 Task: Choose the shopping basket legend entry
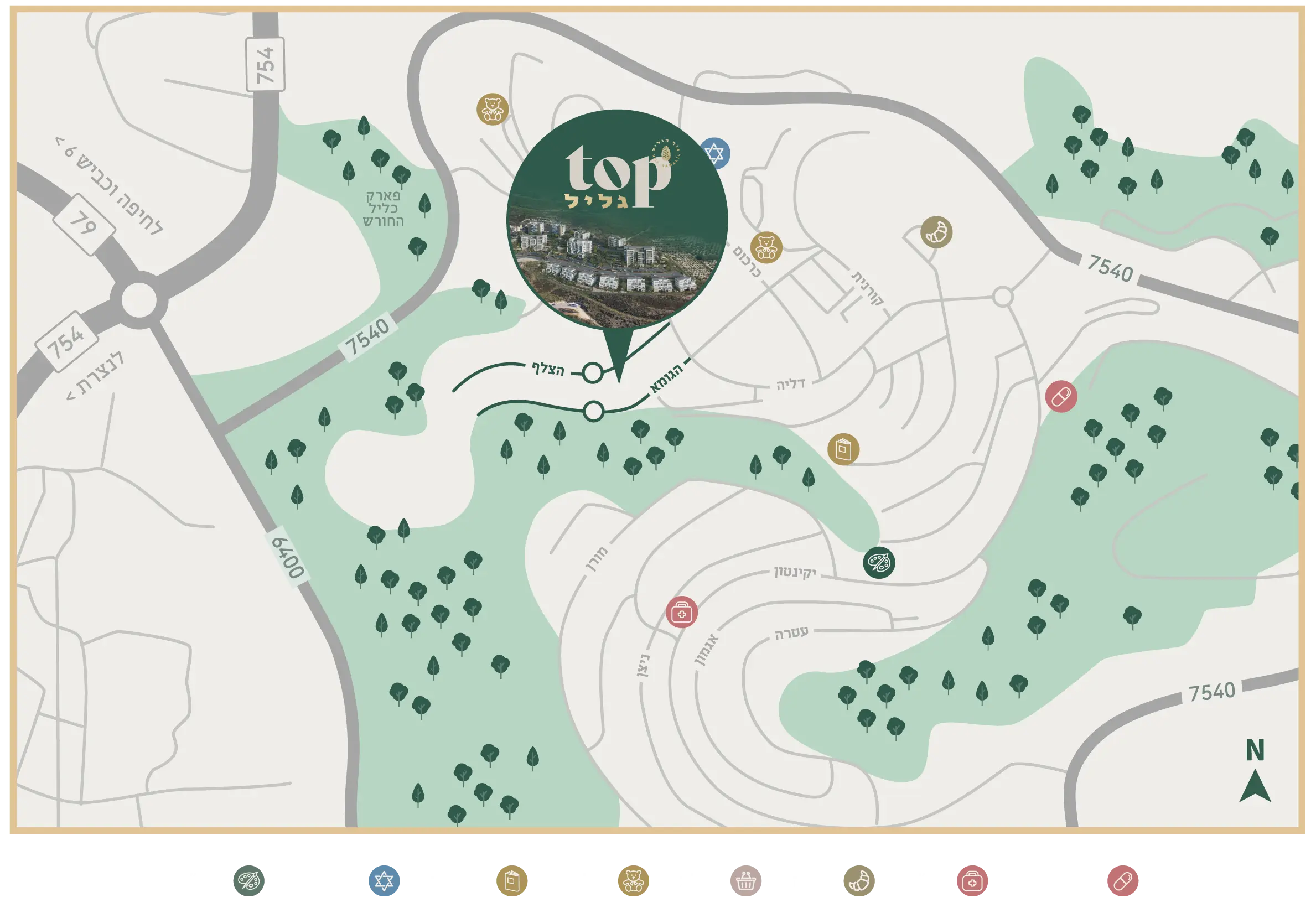[x=745, y=881]
